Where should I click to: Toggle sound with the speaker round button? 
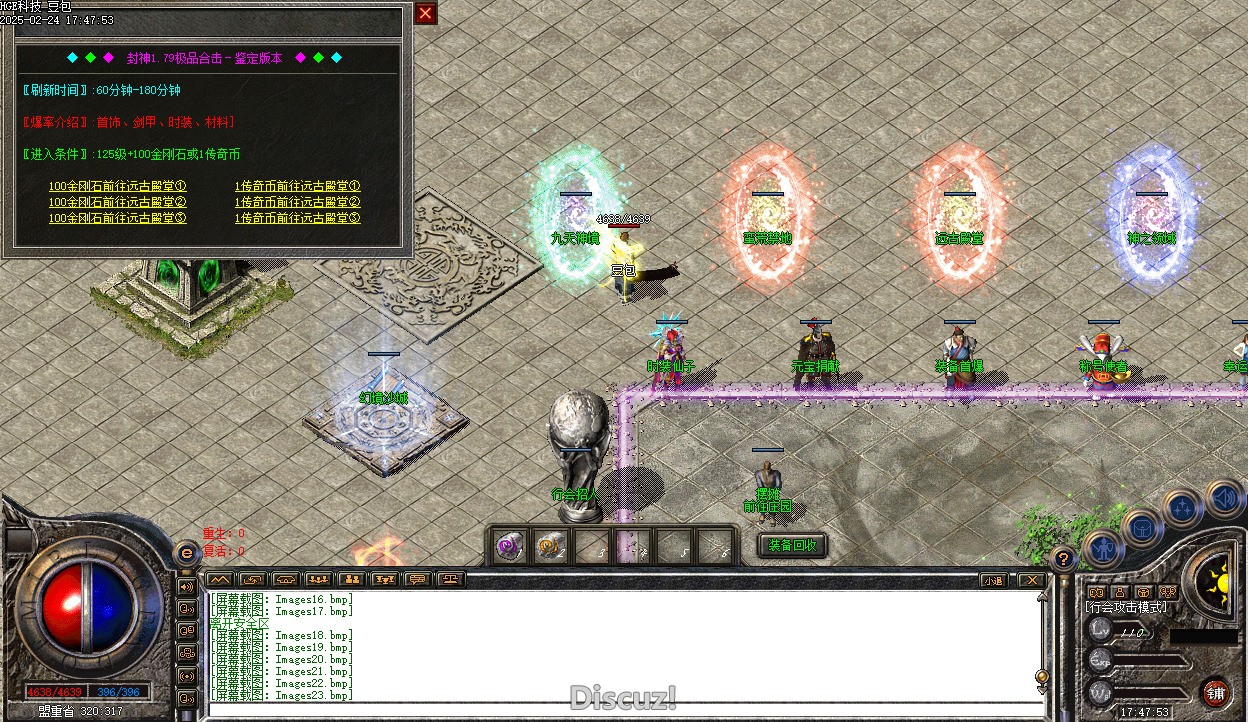click(1223, 497)
